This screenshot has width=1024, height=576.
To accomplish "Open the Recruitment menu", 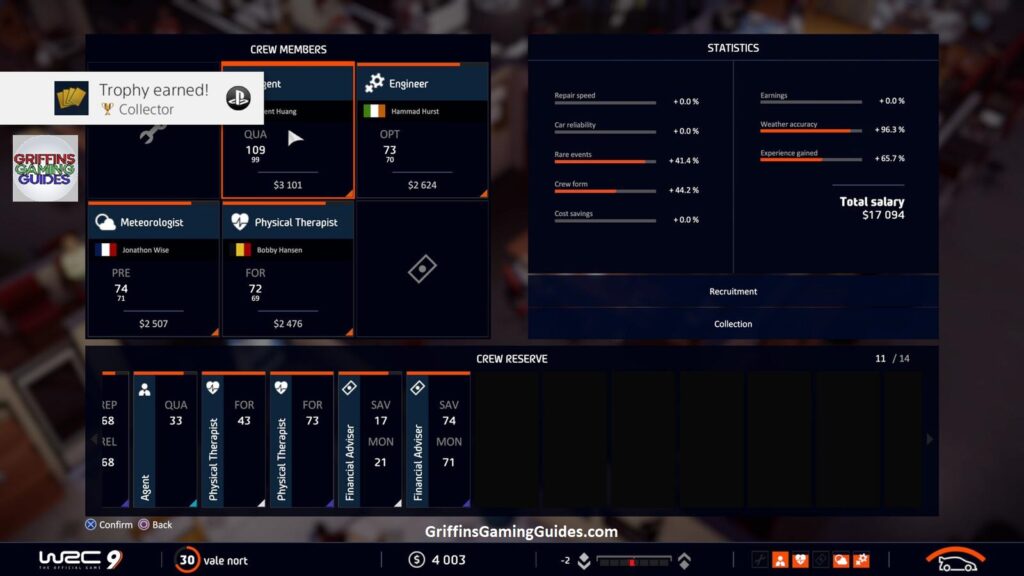I will pyautogui.click(x=733, y=292).
